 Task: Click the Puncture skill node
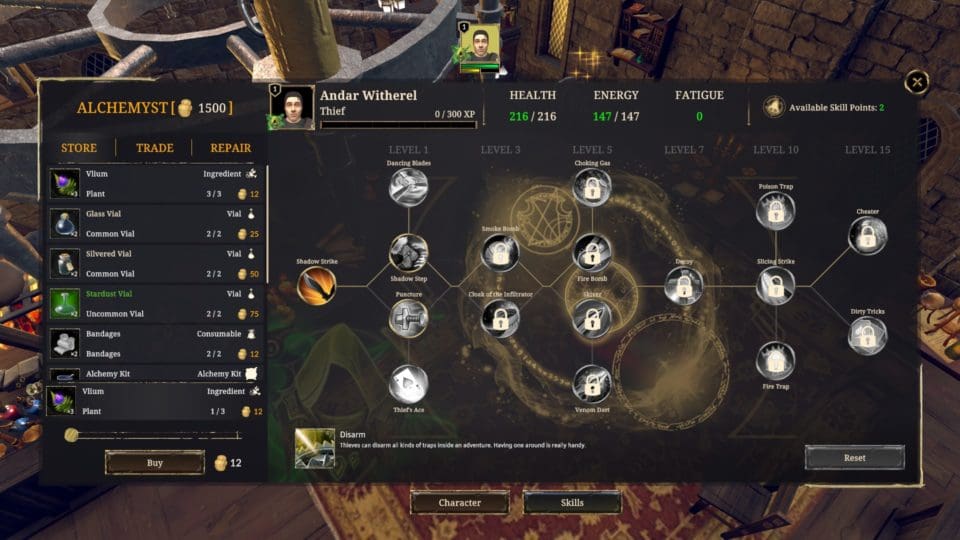click(x=408, y=319)
